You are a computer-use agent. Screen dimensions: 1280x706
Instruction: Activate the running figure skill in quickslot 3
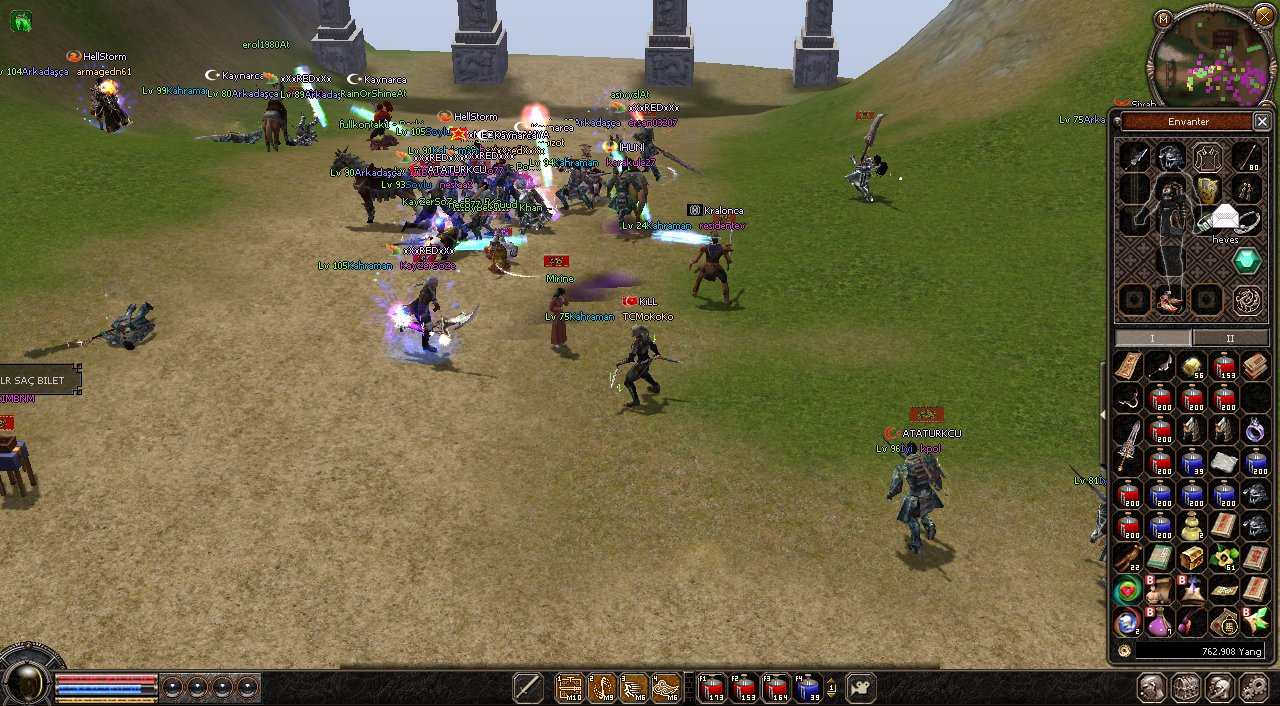tap(634, 687)
